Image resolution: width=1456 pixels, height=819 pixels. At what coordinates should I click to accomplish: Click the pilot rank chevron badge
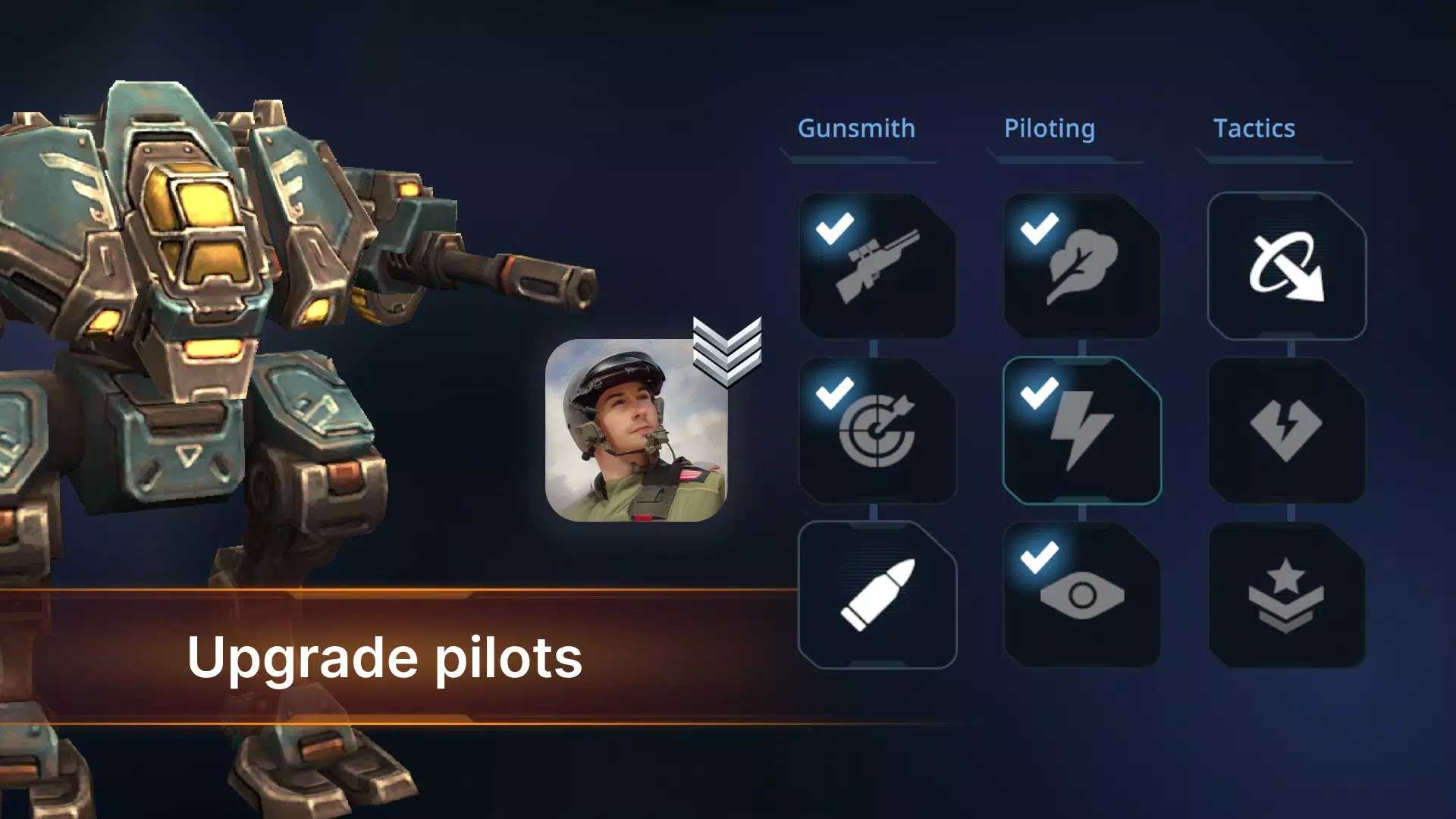(727, 350)
